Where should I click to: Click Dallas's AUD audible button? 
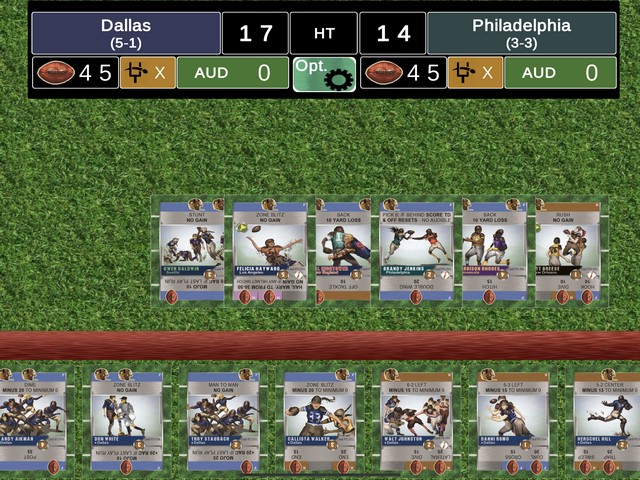[x=231, y=73]
